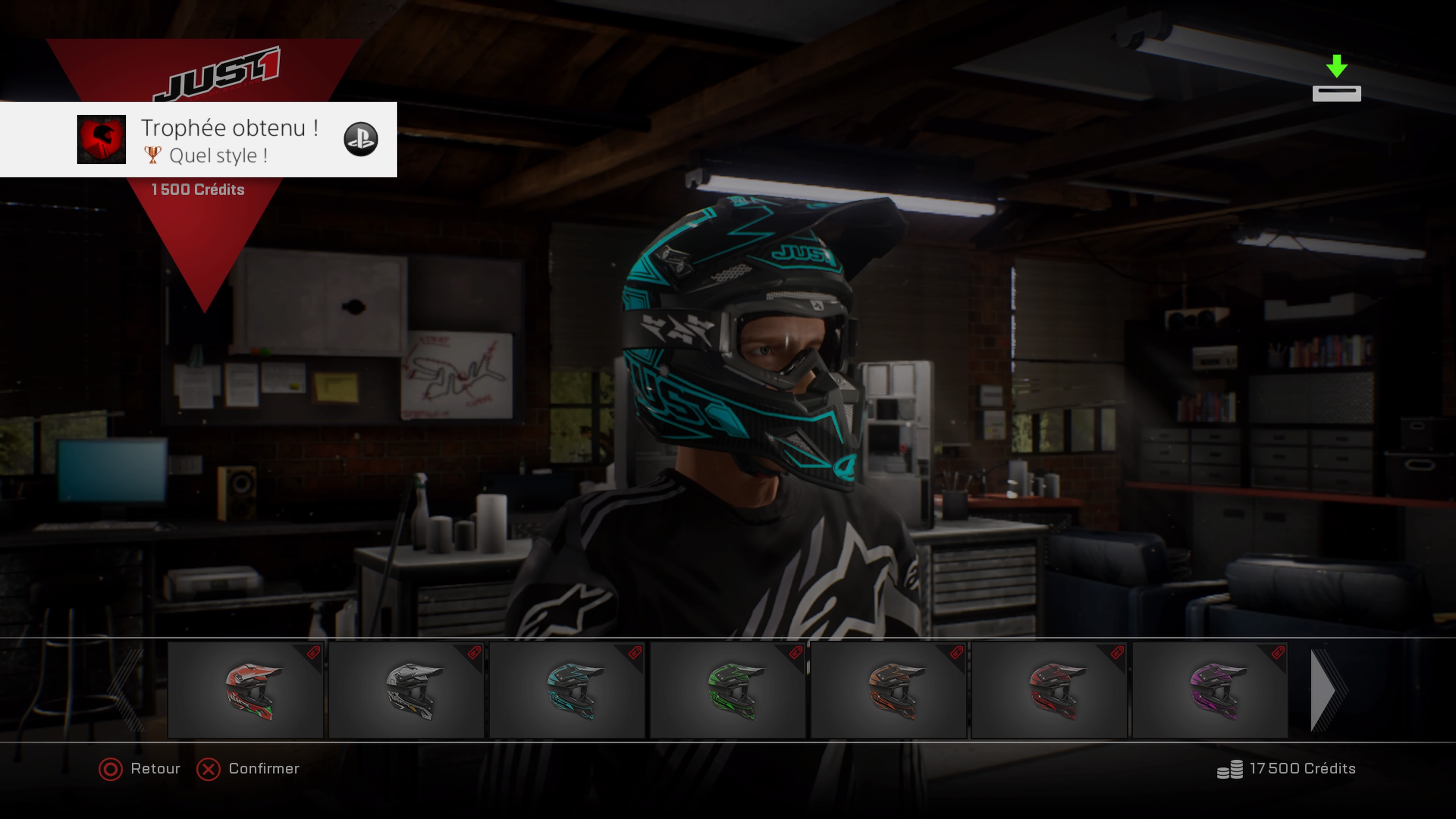Select the purple helmet thumbnail
1456x819 pixels.
tap(1210, 690)
